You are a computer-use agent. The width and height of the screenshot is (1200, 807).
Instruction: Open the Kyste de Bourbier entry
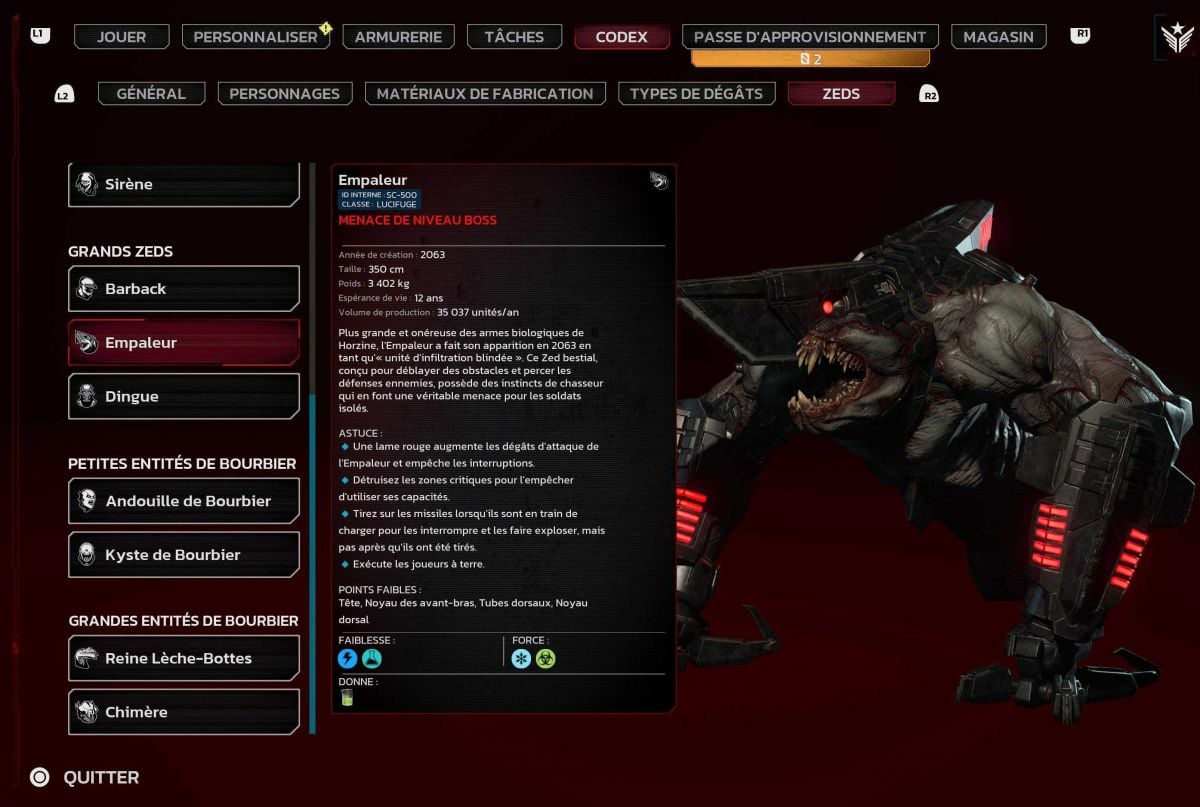coord(184,555)
